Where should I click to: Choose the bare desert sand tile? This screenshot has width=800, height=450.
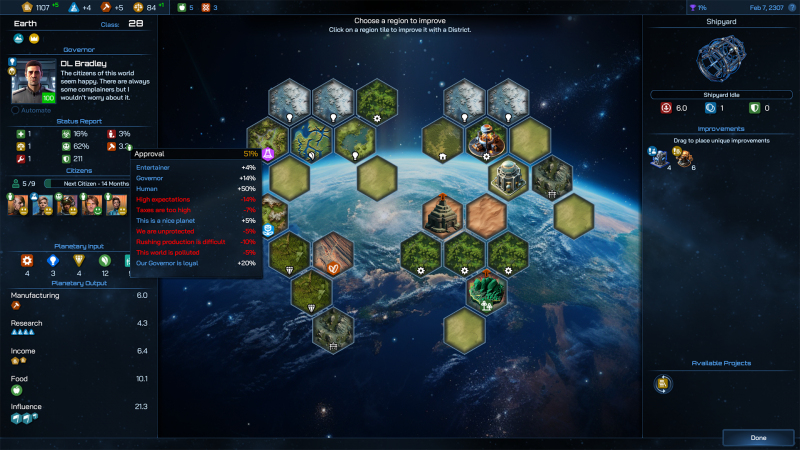pos(487,215)
